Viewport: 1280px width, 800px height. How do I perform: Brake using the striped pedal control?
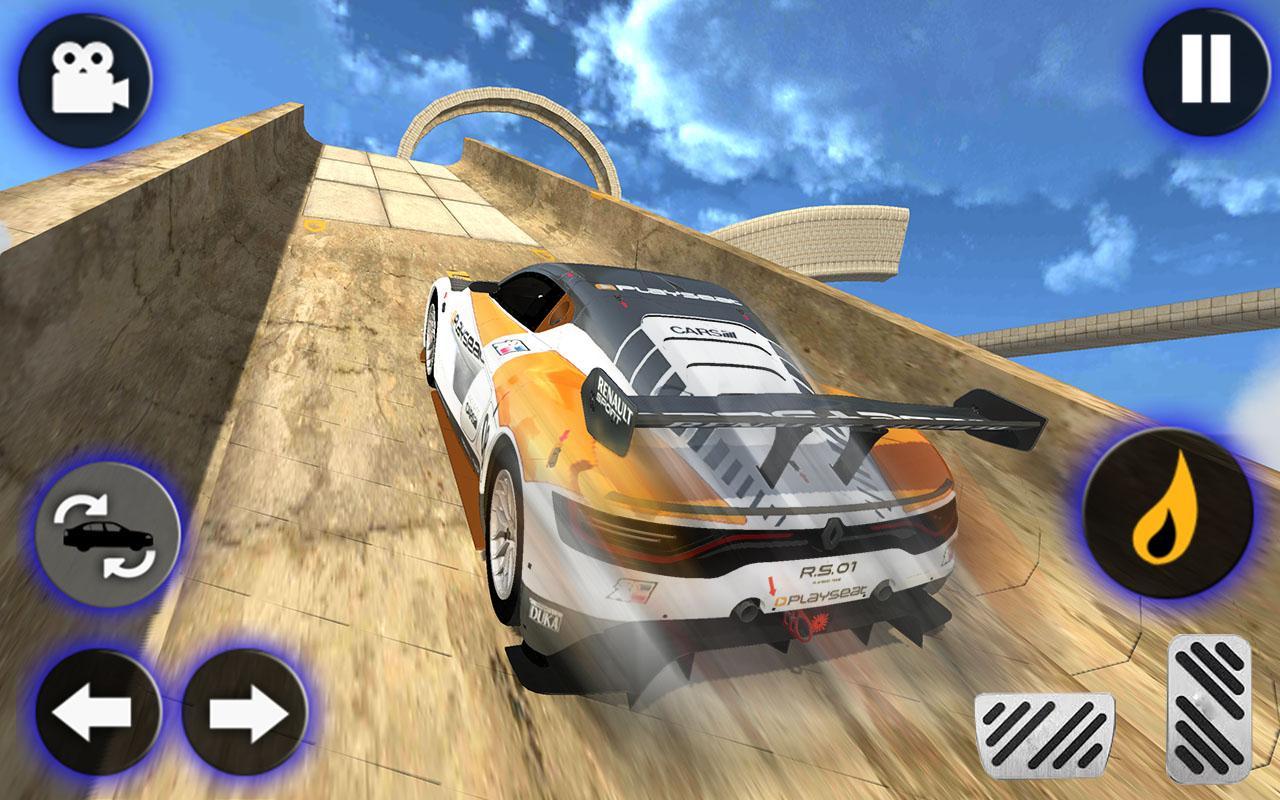1046,734
